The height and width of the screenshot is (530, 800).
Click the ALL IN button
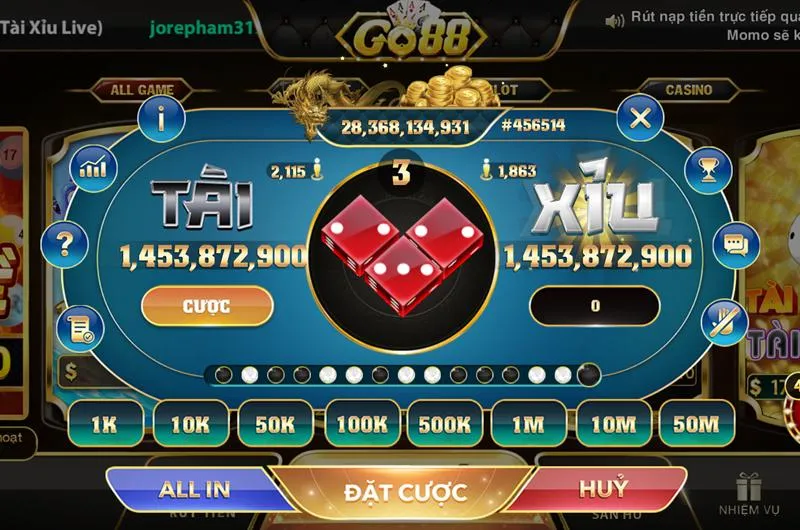(x=194, y=489)
